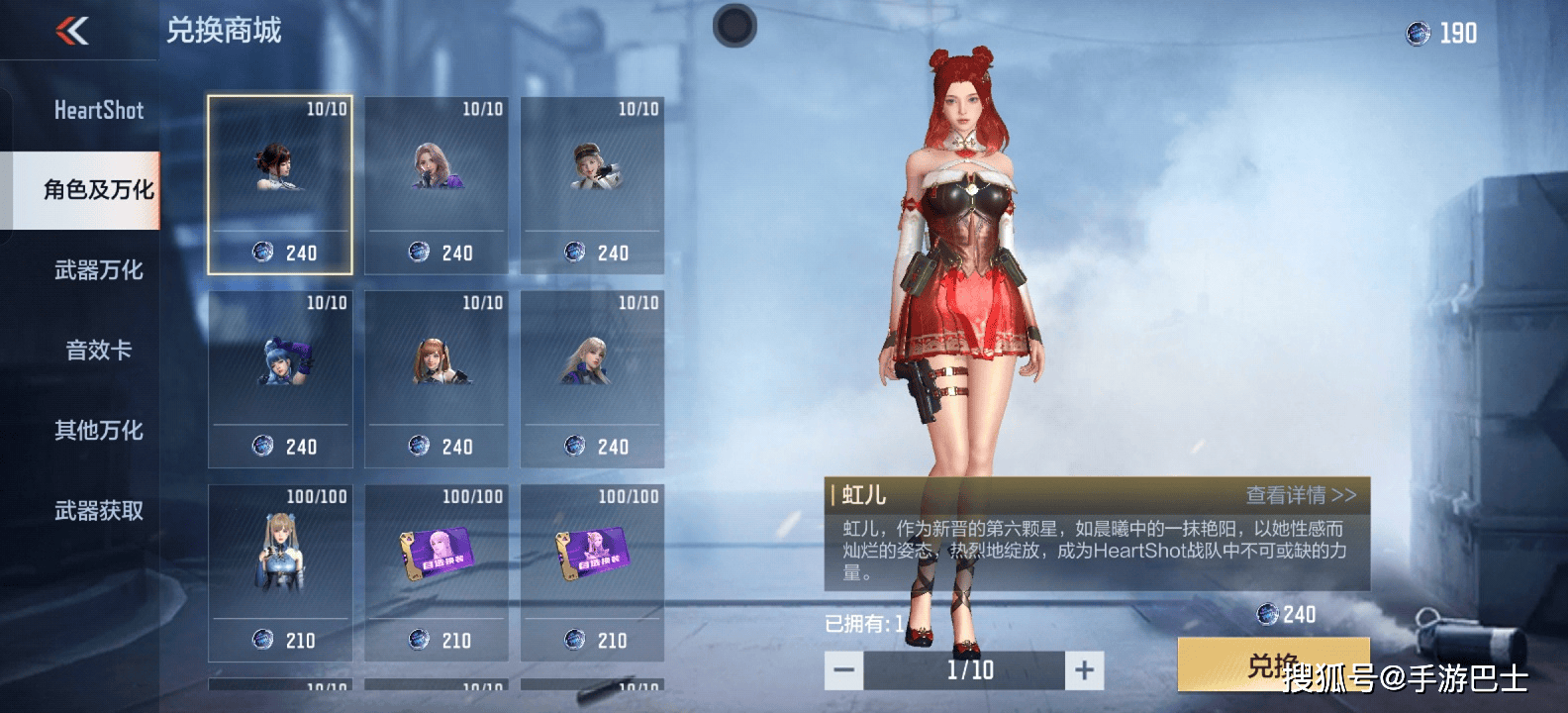Select the dark-haired bun character item

click(x=280, y=185)
